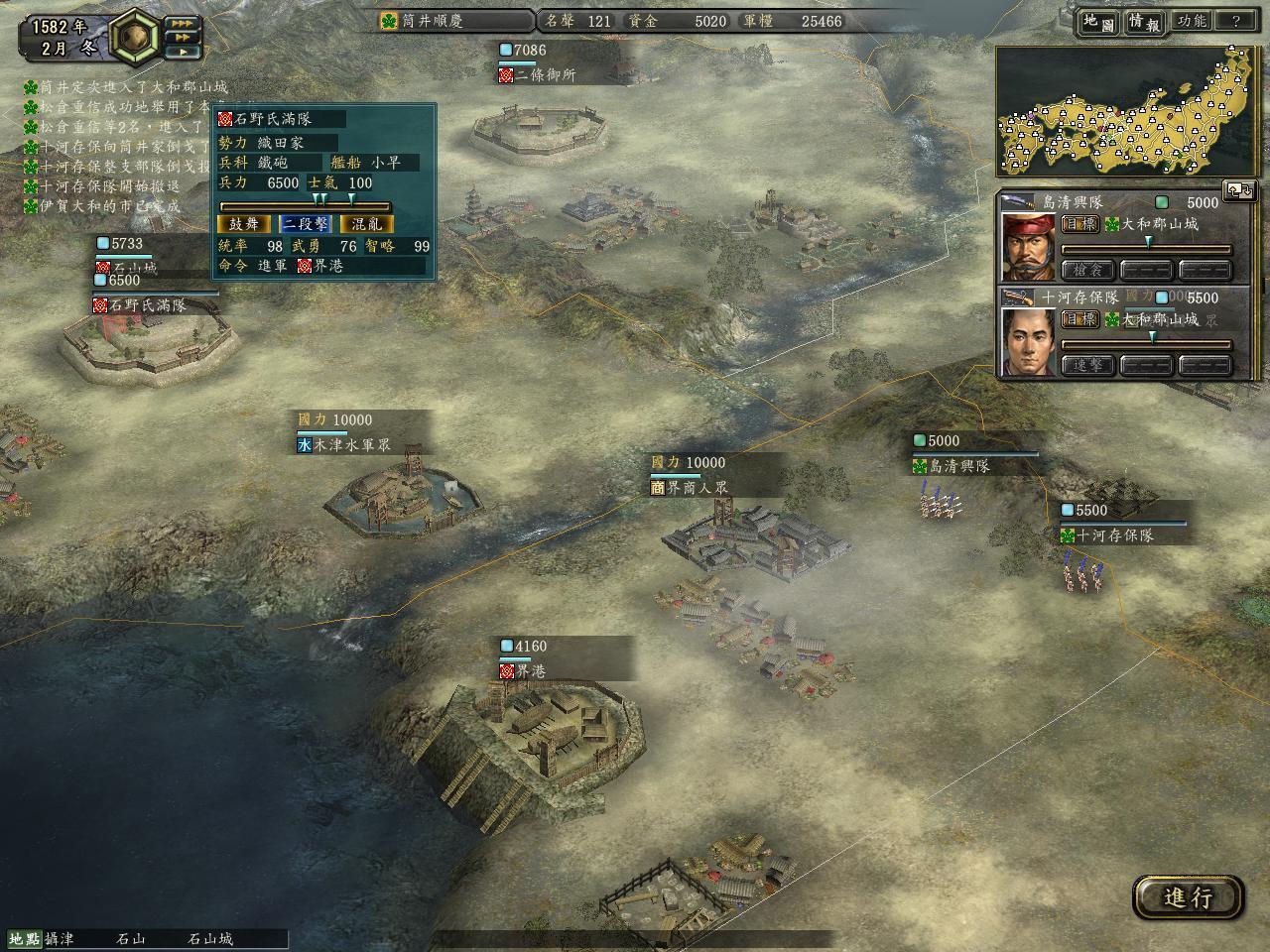This screenshot has width=1270, height=952.
Task: Open the 情報 information menu
Action: 1143,22
